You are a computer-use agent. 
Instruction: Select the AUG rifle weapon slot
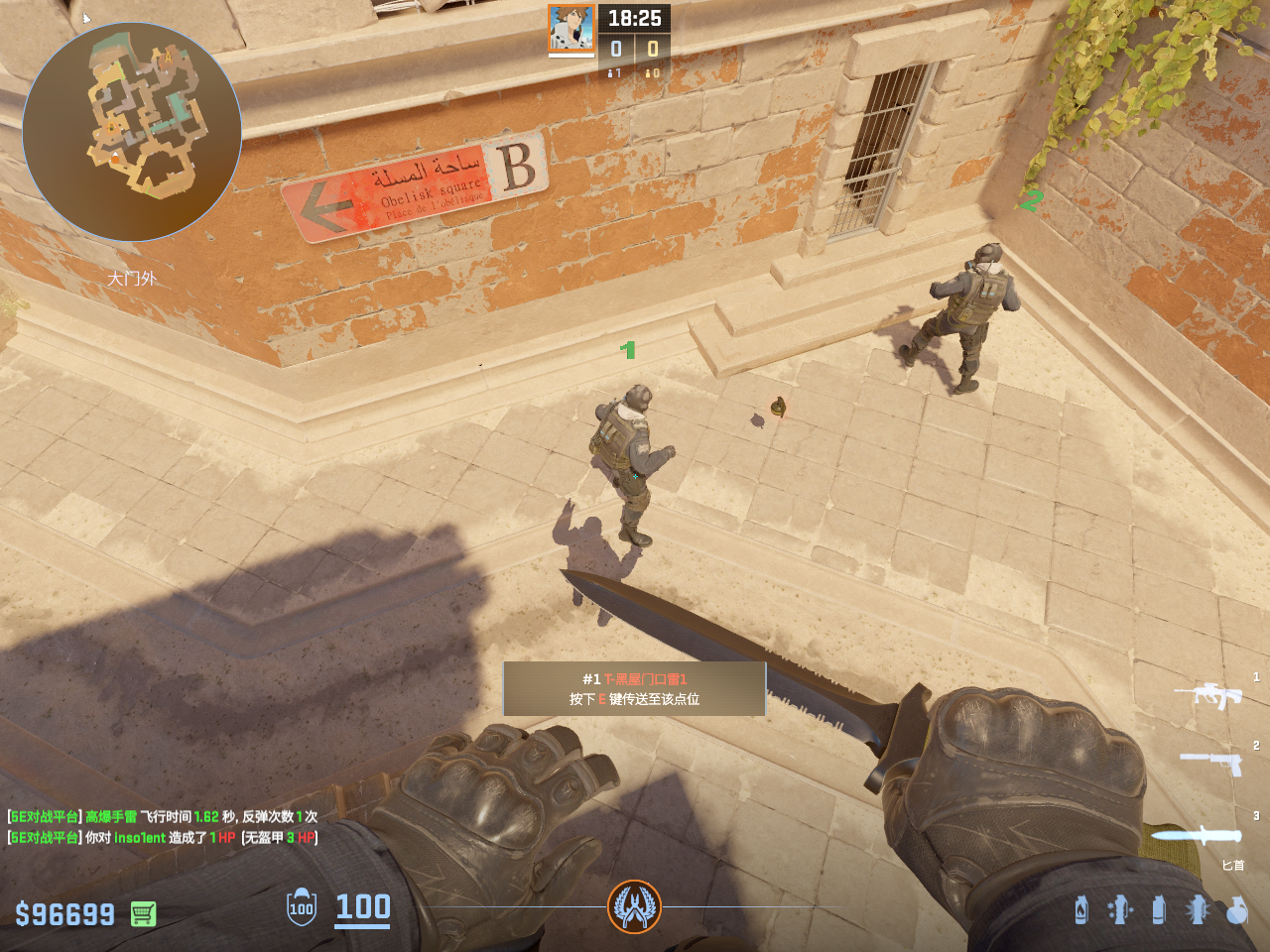(1208, 693)
